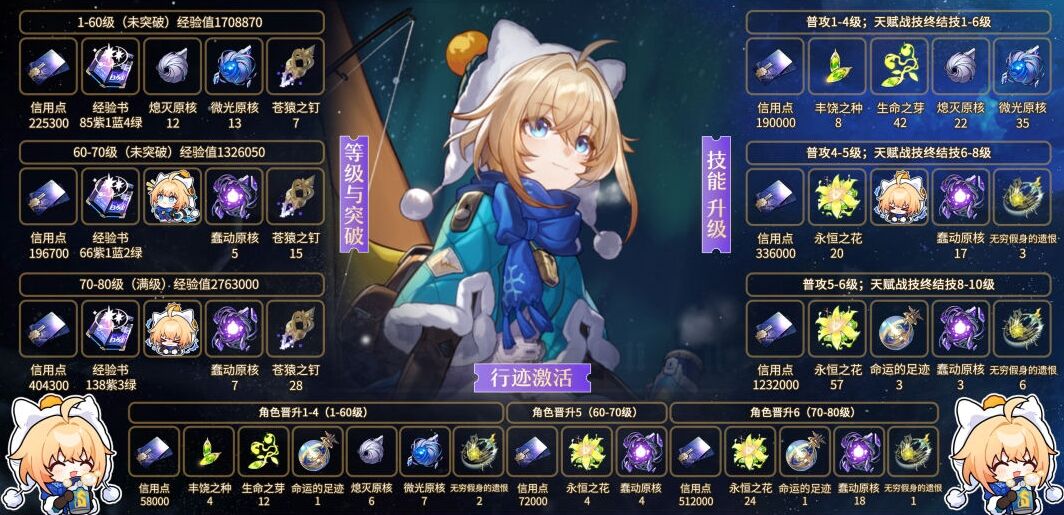Select the 蠢动原核 icon with count 5
1064x515 pixels.
click(x=234, y=197)
